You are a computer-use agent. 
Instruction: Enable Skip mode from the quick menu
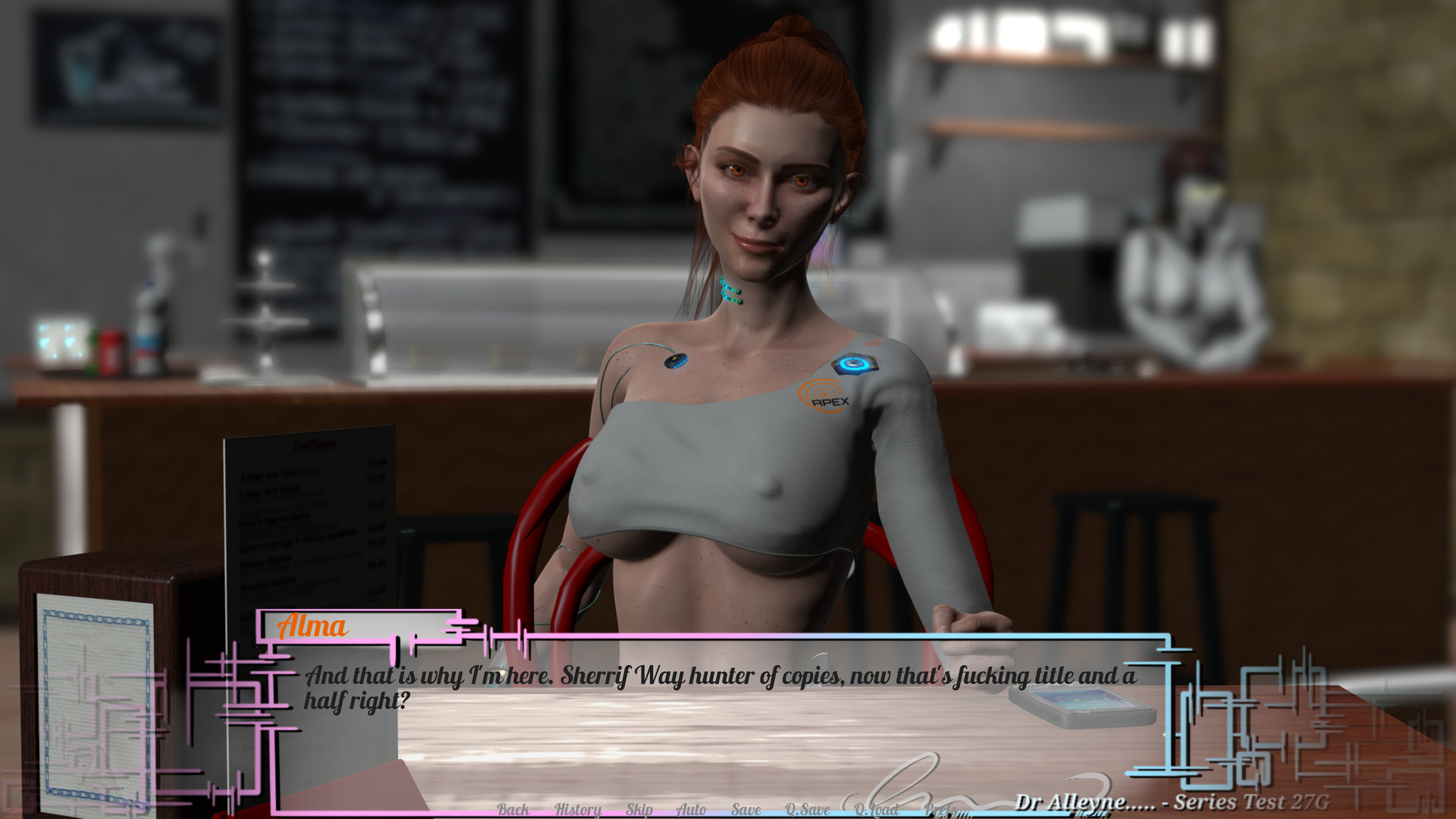point(639,809)
